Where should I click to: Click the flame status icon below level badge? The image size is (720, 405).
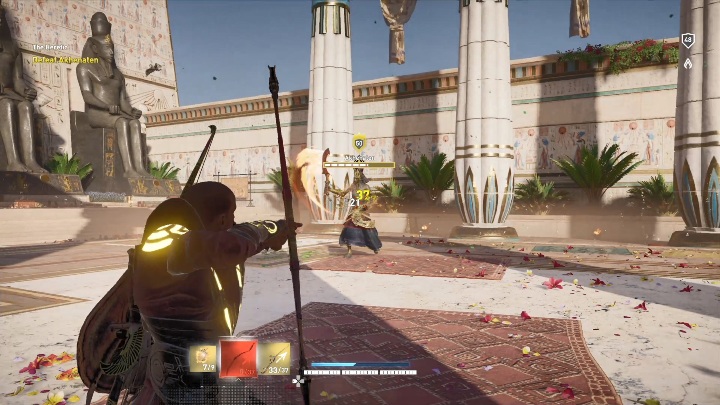click(x=687, y=63)
